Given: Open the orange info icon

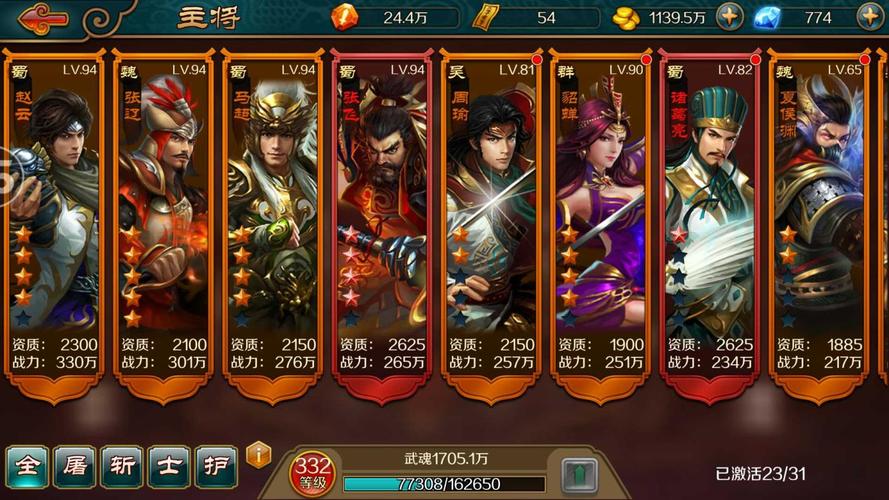Looking at the screenshot, I should point(258,455).
